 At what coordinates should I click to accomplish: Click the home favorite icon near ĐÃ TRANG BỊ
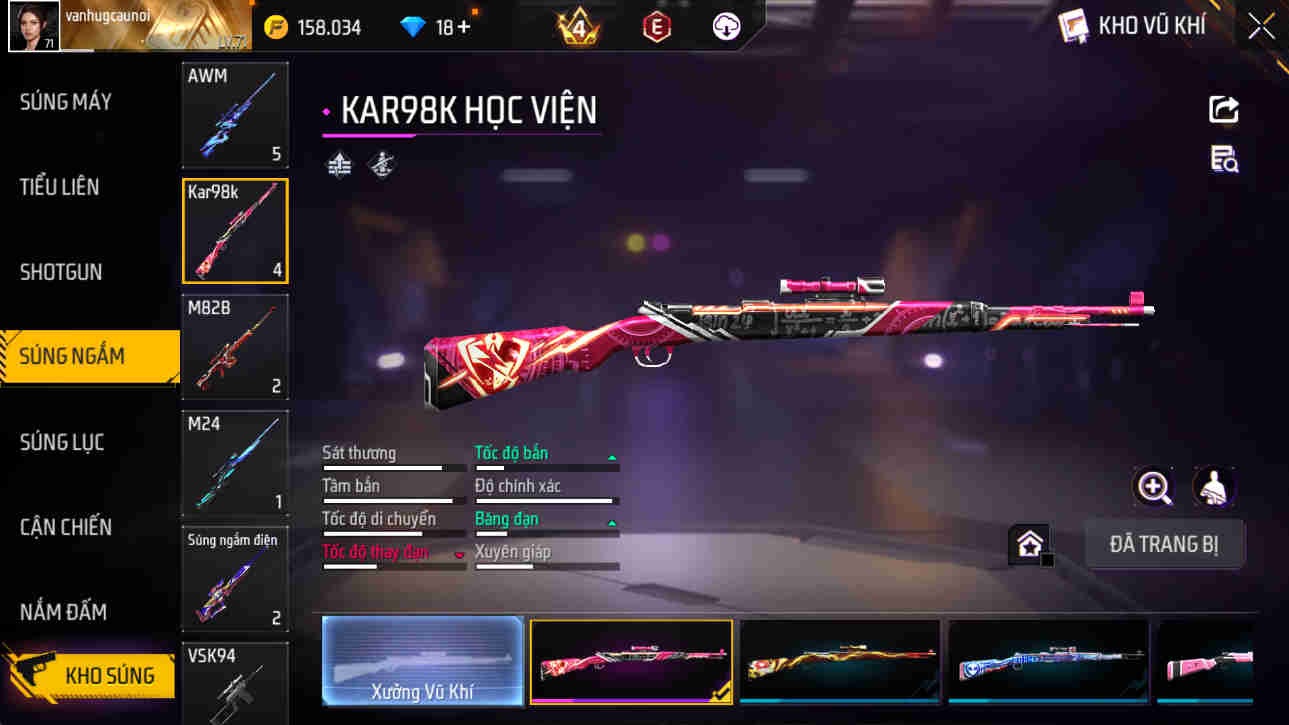click(x=1029, y=545)
